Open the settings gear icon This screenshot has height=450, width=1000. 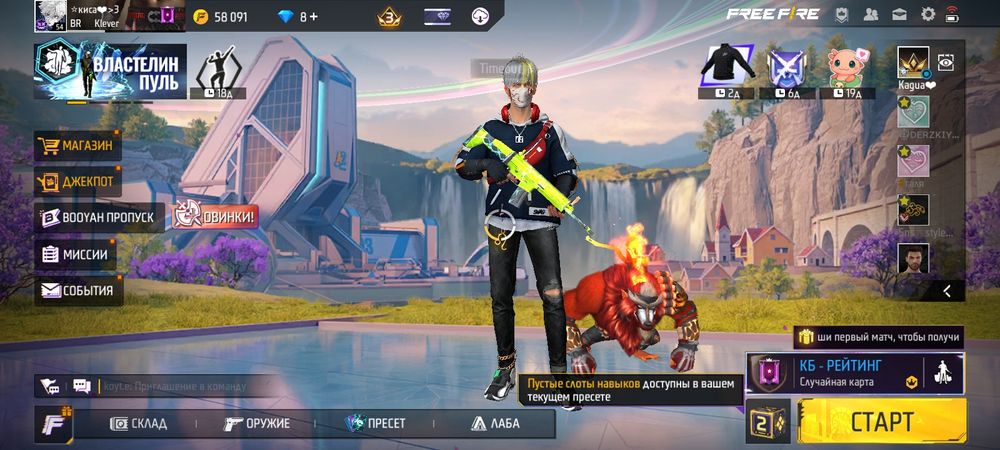(927, 15)
